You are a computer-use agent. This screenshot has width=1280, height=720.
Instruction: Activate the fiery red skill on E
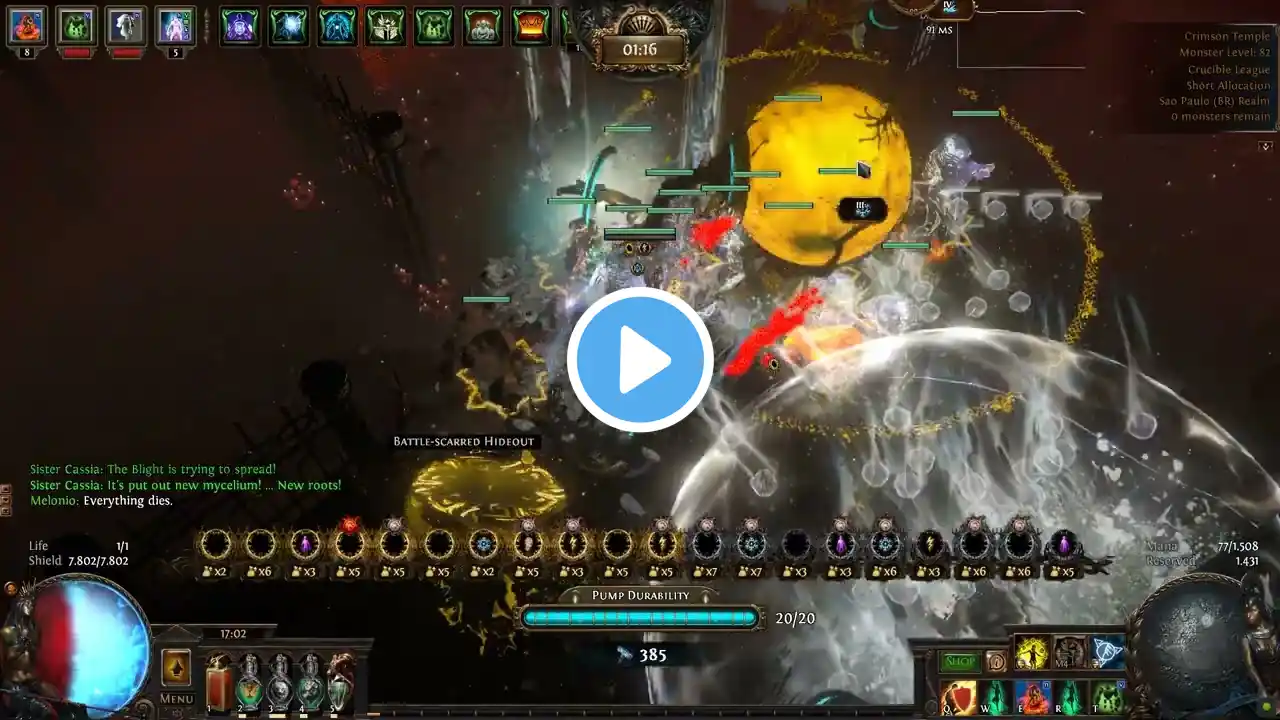coord(1032,697)
